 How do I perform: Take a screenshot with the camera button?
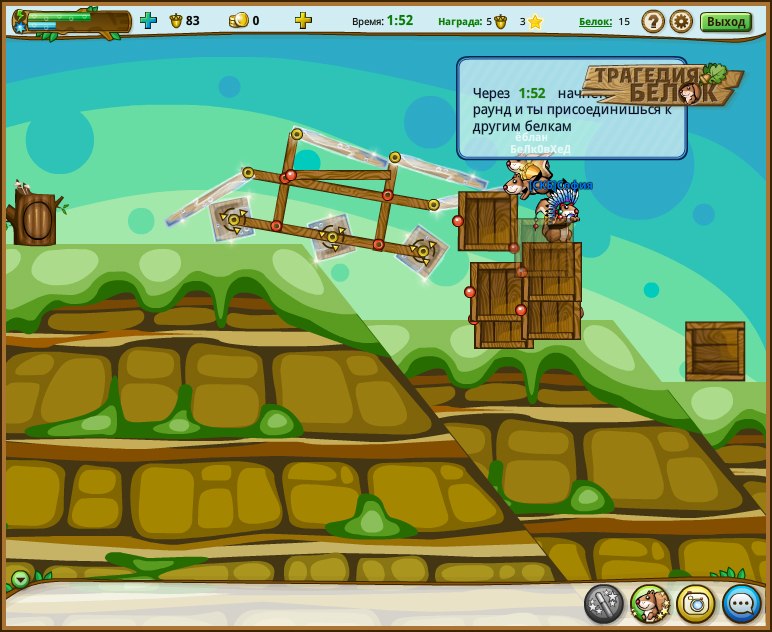(696, 603)
